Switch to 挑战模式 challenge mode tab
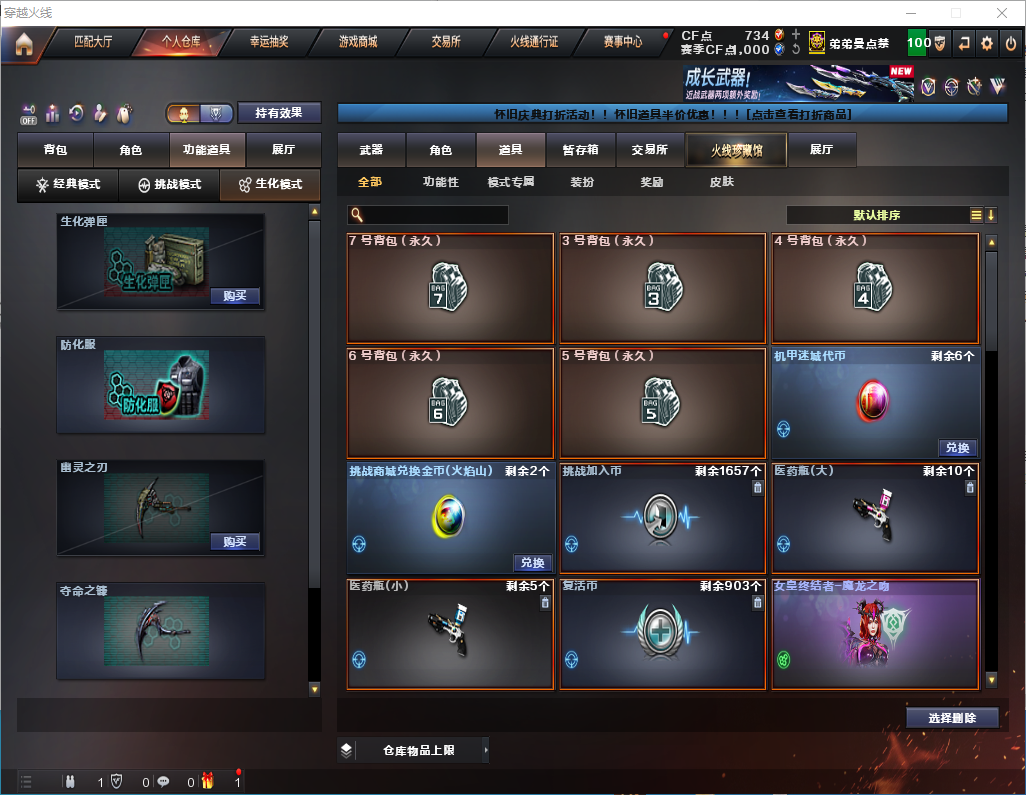Viewport: 1026px width, 795px height. coord(170,185)
